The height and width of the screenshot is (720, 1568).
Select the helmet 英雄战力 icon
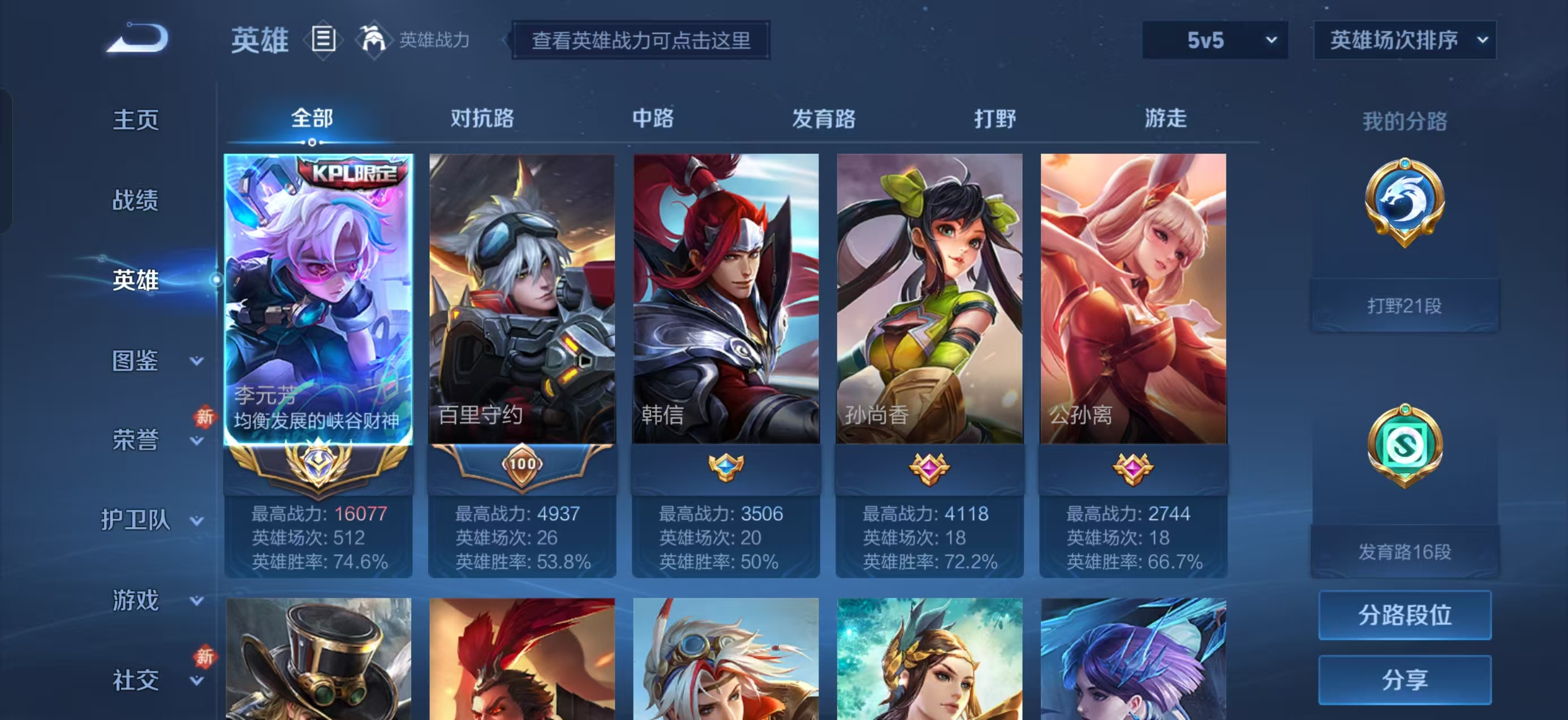374,40
